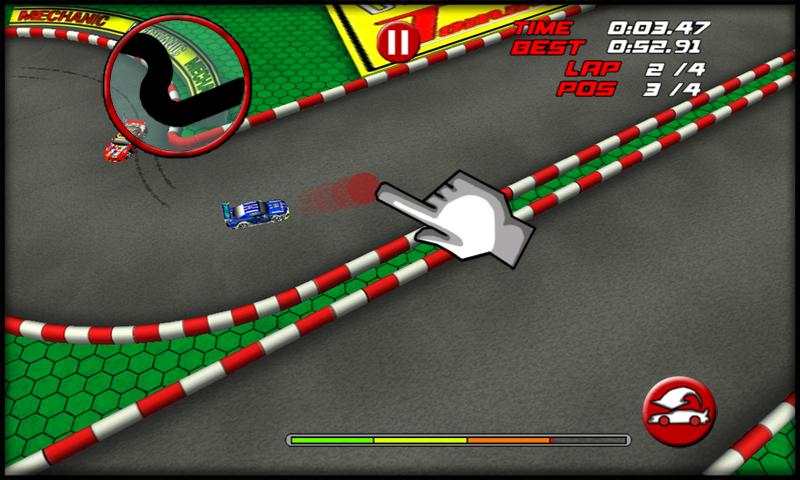Image resolution: width=800 pixels, height=480 pixels.
Task: Tap the circular track minimap
Action: click(x=180, y=87)
